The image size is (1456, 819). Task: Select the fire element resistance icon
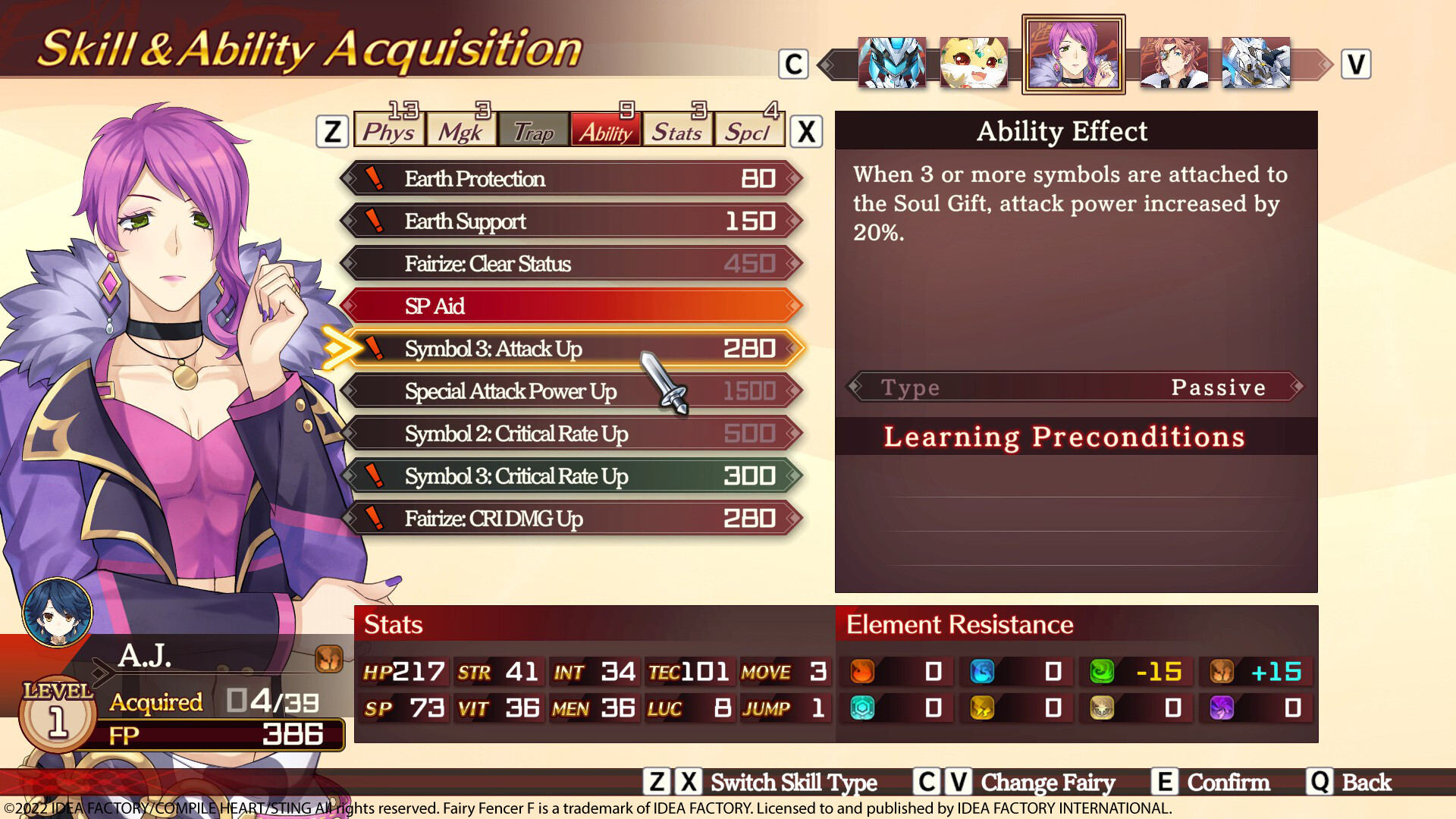click(861, 671)
